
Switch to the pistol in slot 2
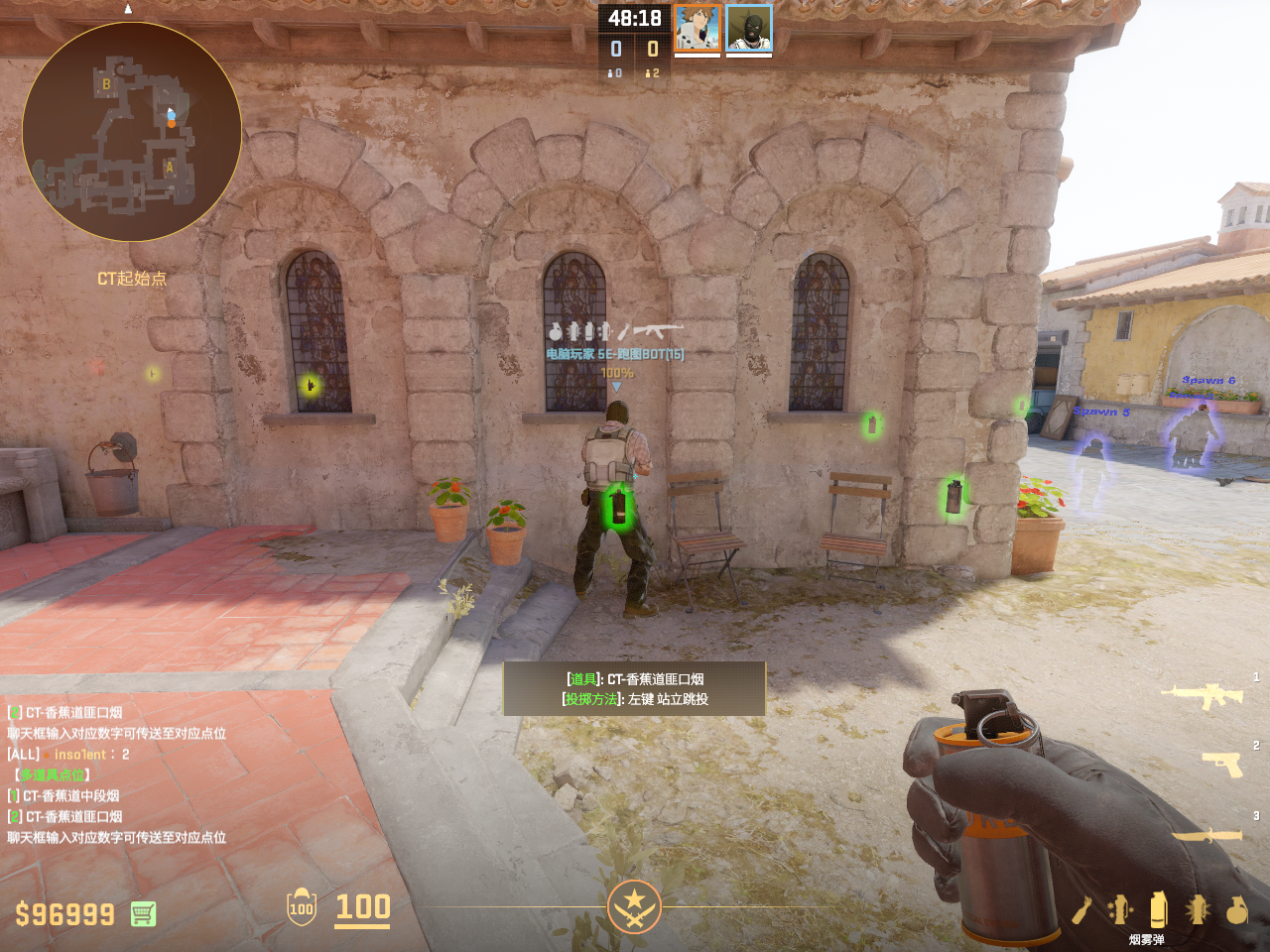[x=1222, y=763]
